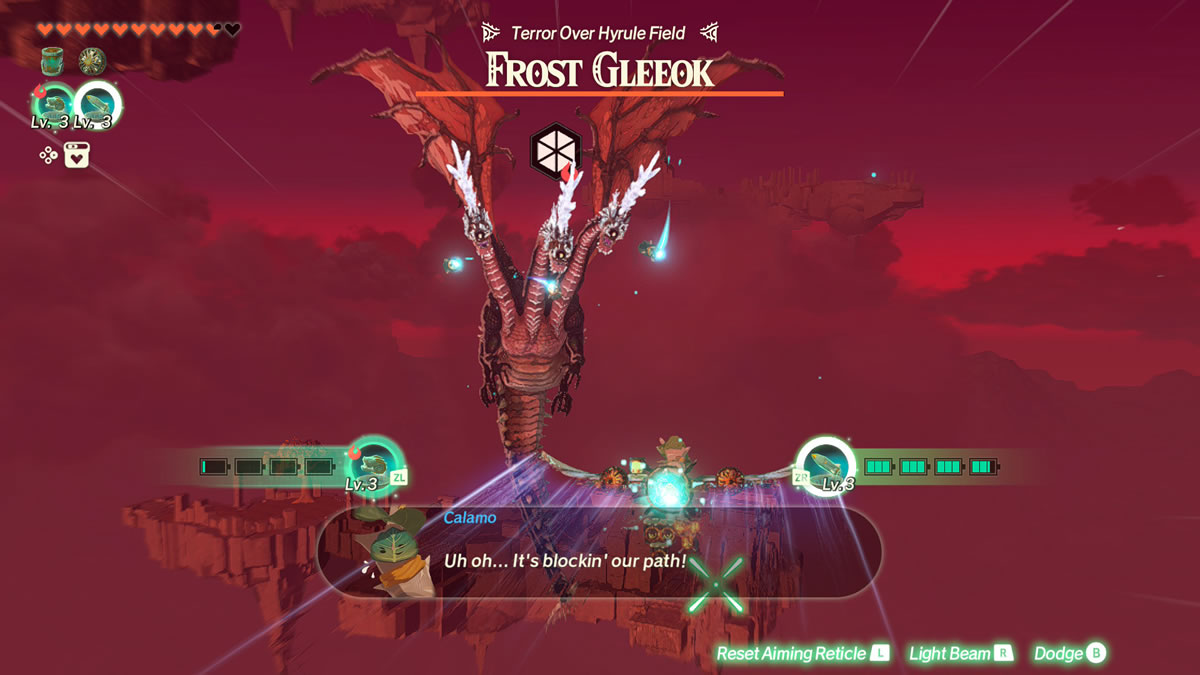Viewport: 1200px width, 675px height.
Task: Open the heart container box icon
Action: coord(77,155)
